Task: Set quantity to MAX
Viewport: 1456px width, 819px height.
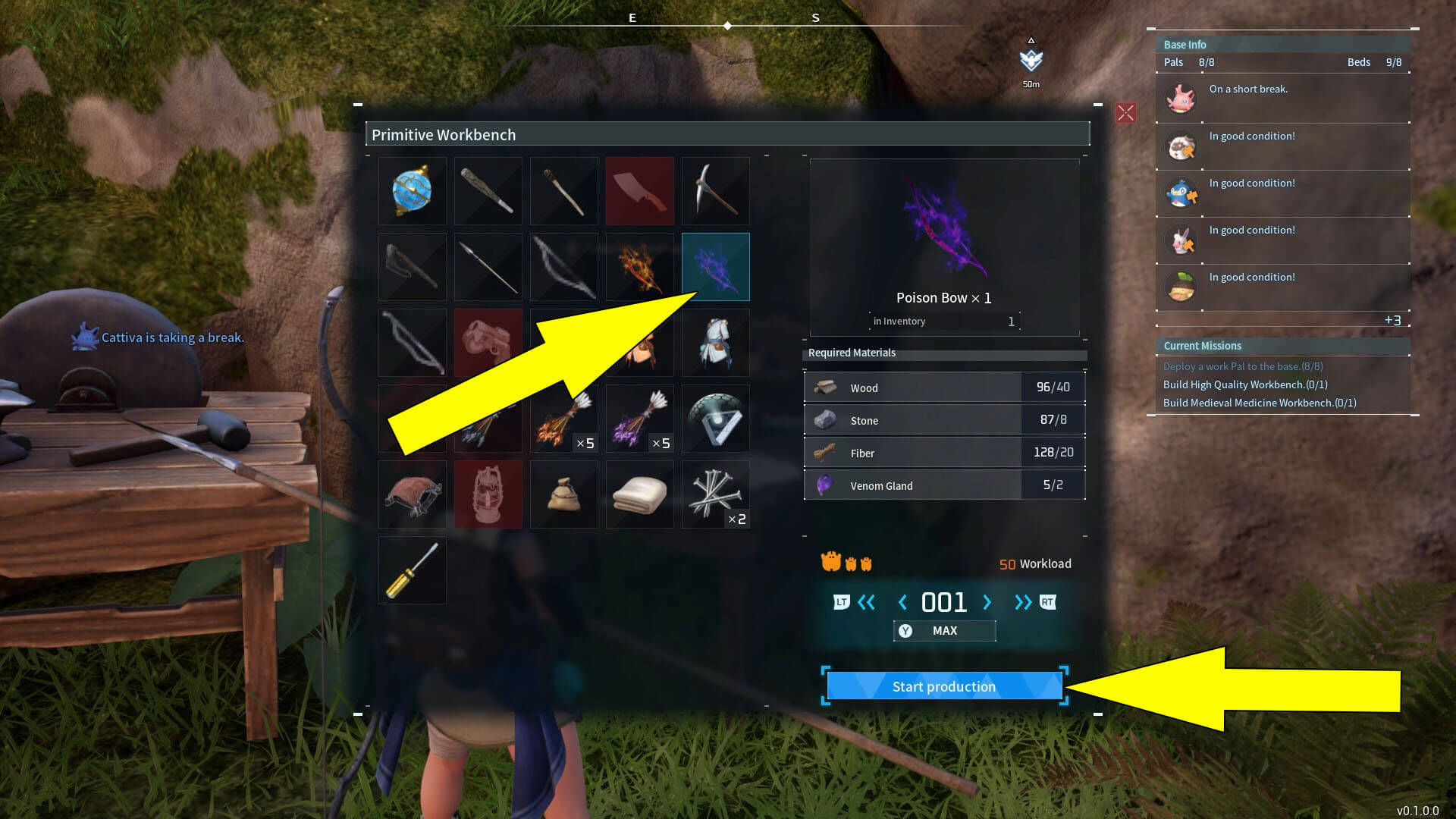Action: (944, 630)
